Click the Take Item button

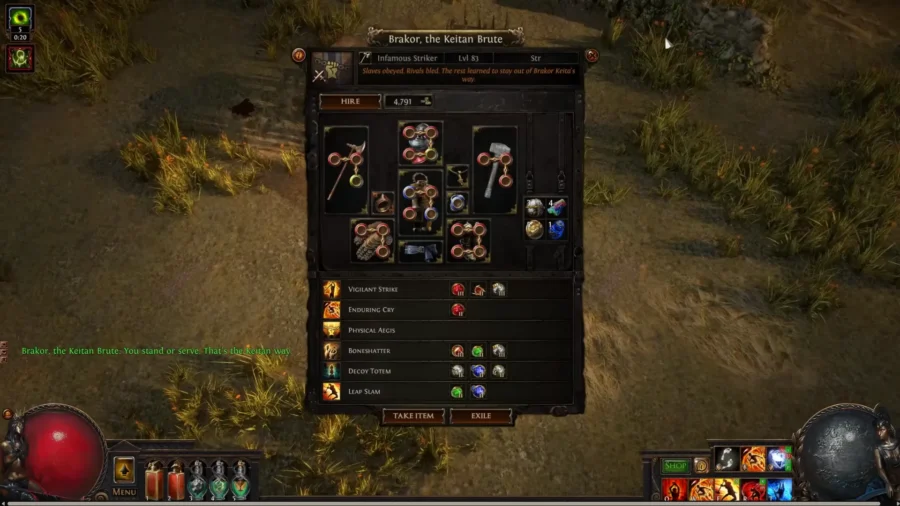[x=413, y=416]
